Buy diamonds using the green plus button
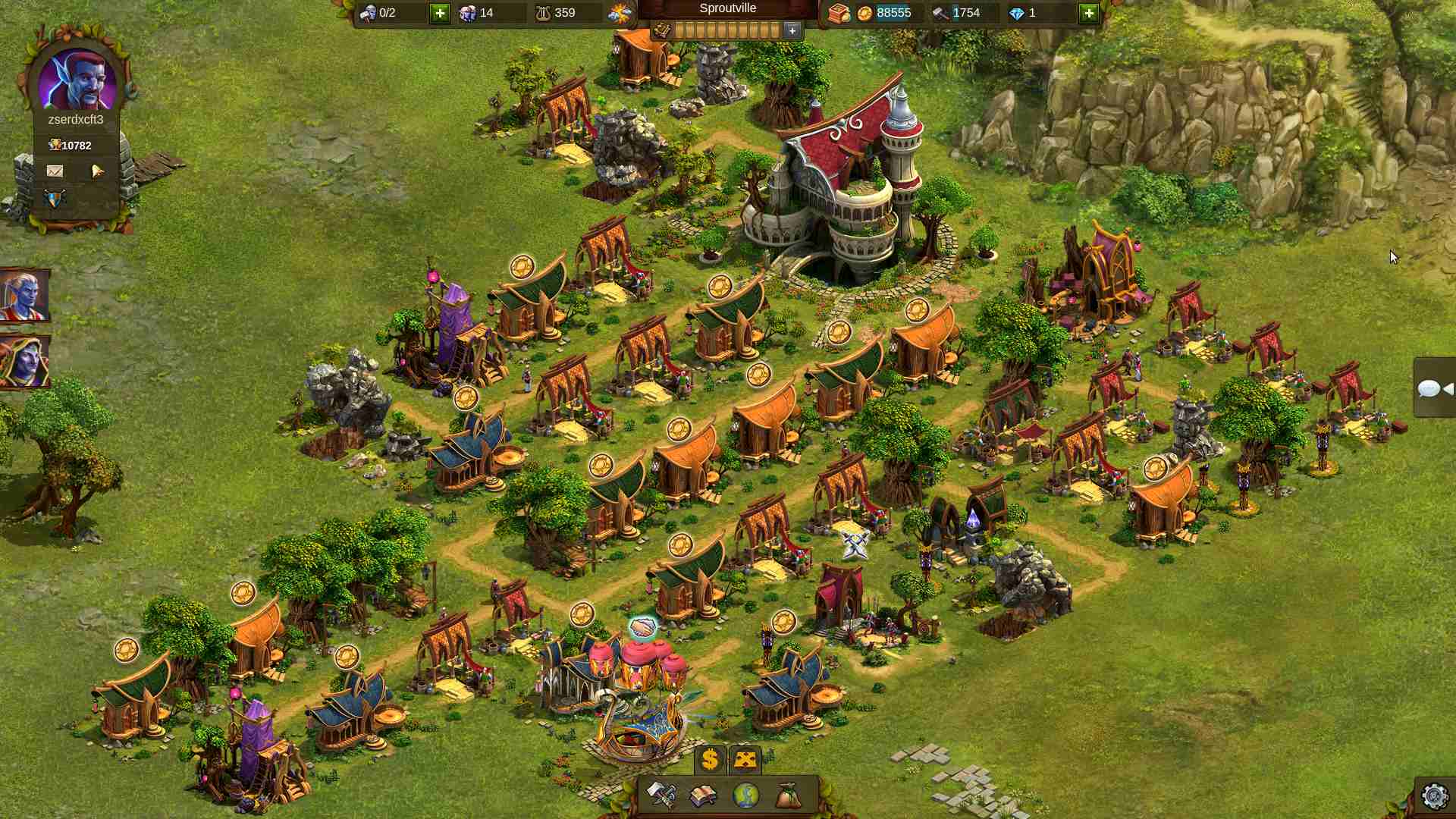This screenshot has width=1456, height=819. [1088, 13]
